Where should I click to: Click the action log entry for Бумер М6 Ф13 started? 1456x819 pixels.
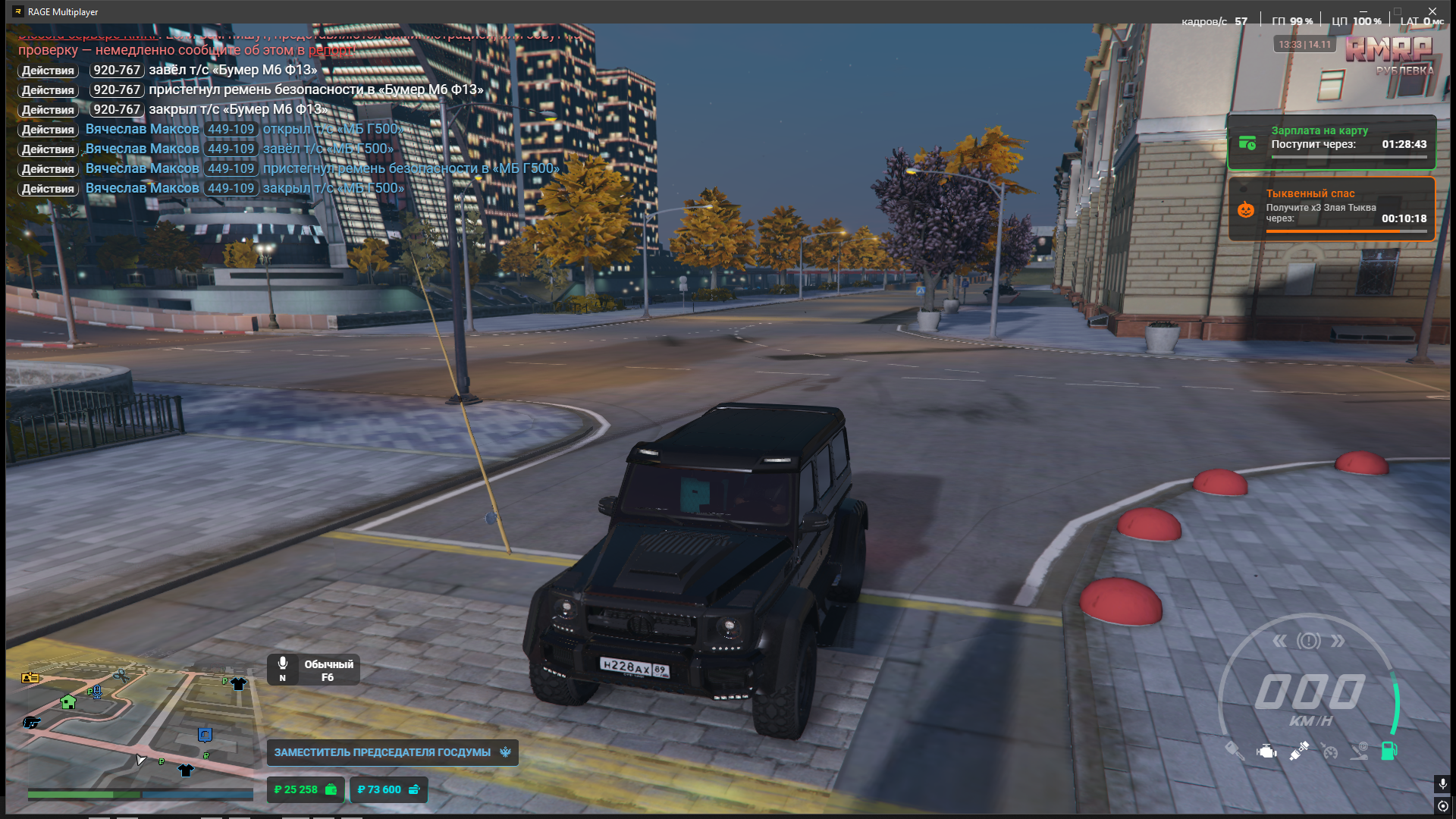point(233,71)
